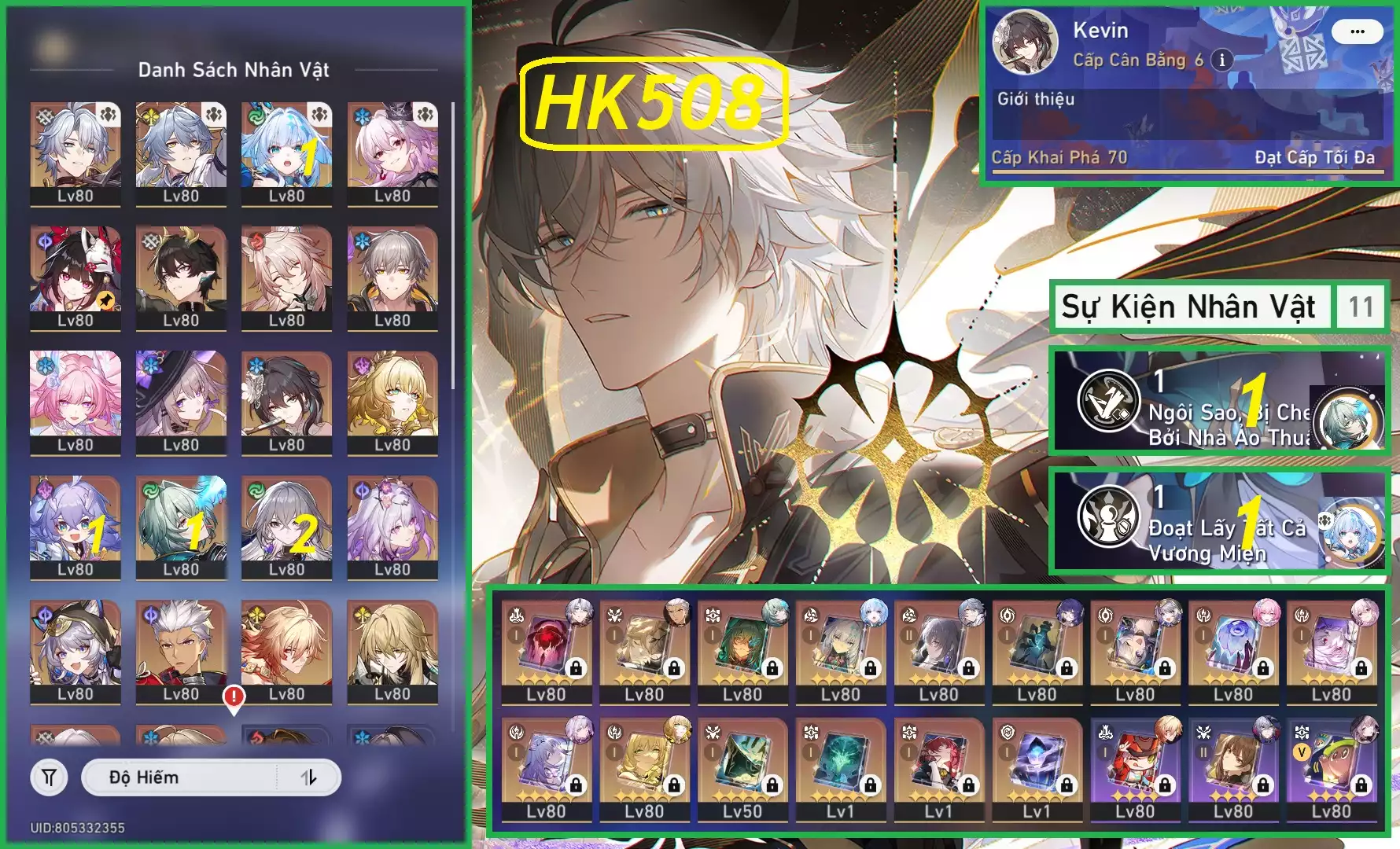Image resolution: width=1400 pixels, height=849 pixels.
Task: Select the black-haired character with a horn
Action: click(x=181, y=277)
